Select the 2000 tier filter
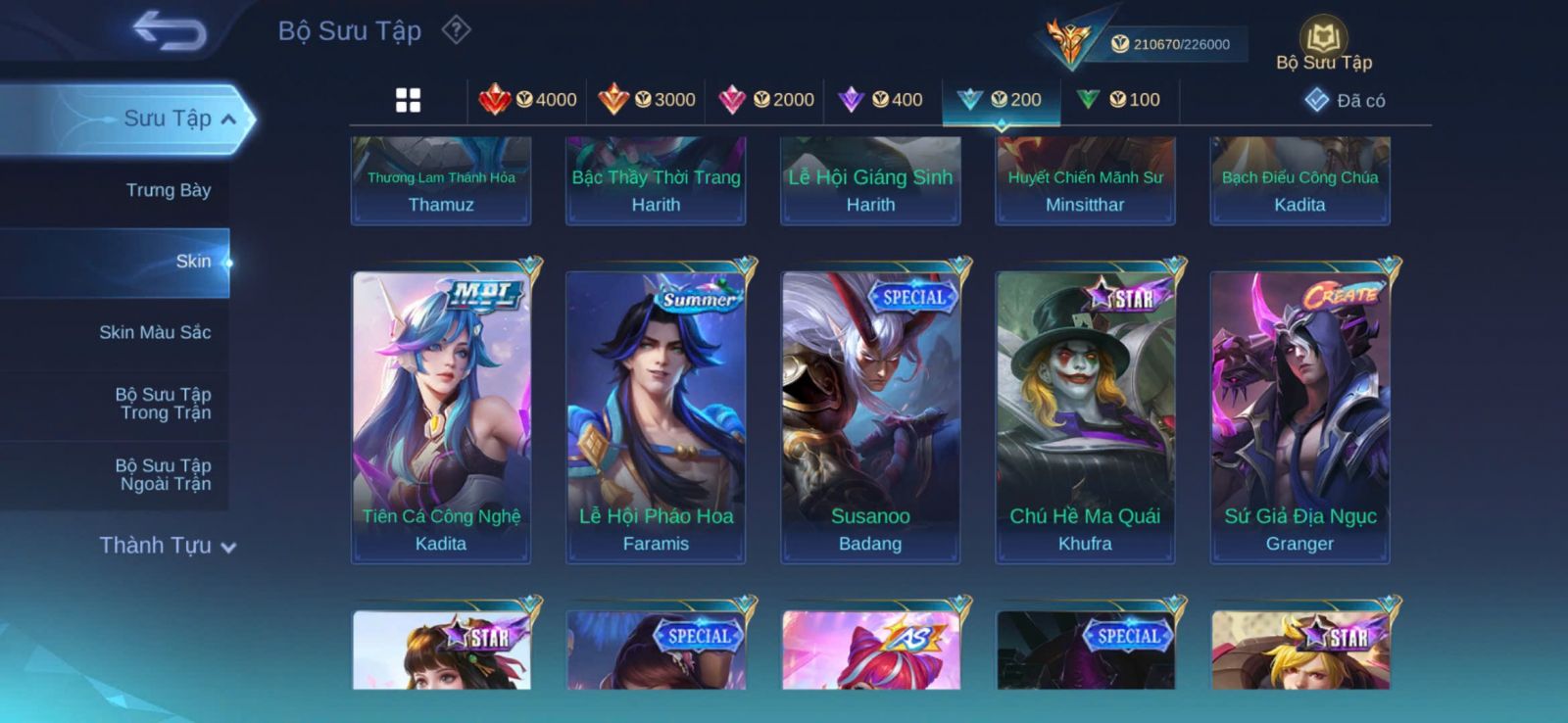1568x723 pixels. [x=766, y=100]
